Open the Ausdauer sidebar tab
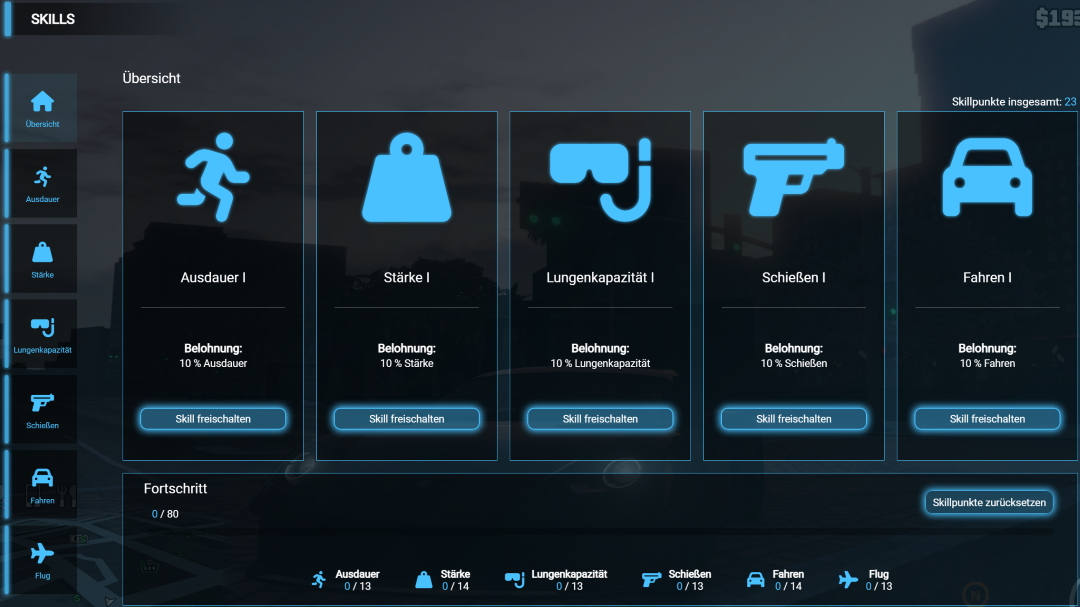 pyautogui.click(x=42, y=184)
